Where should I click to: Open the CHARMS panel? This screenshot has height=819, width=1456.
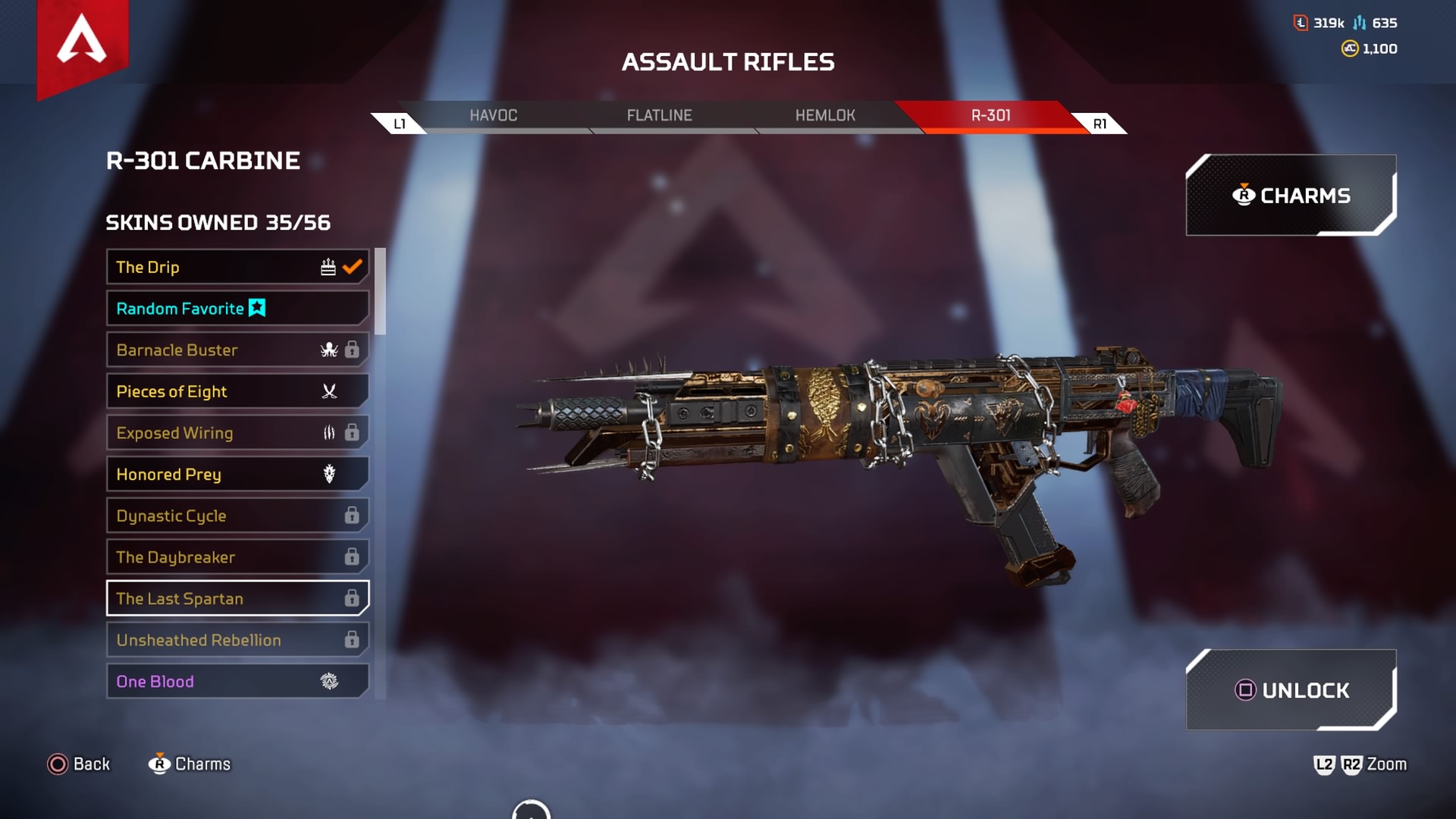1291,195
